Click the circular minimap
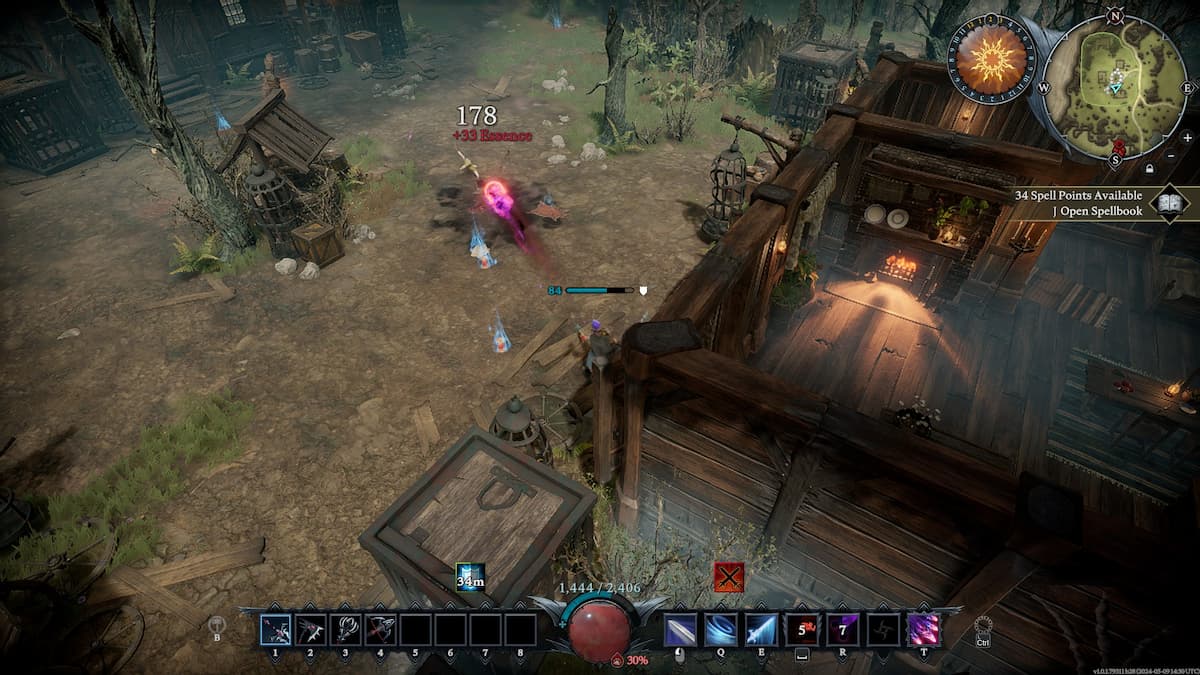This screenshot has width=1200, height=675. click(1115, 88)
